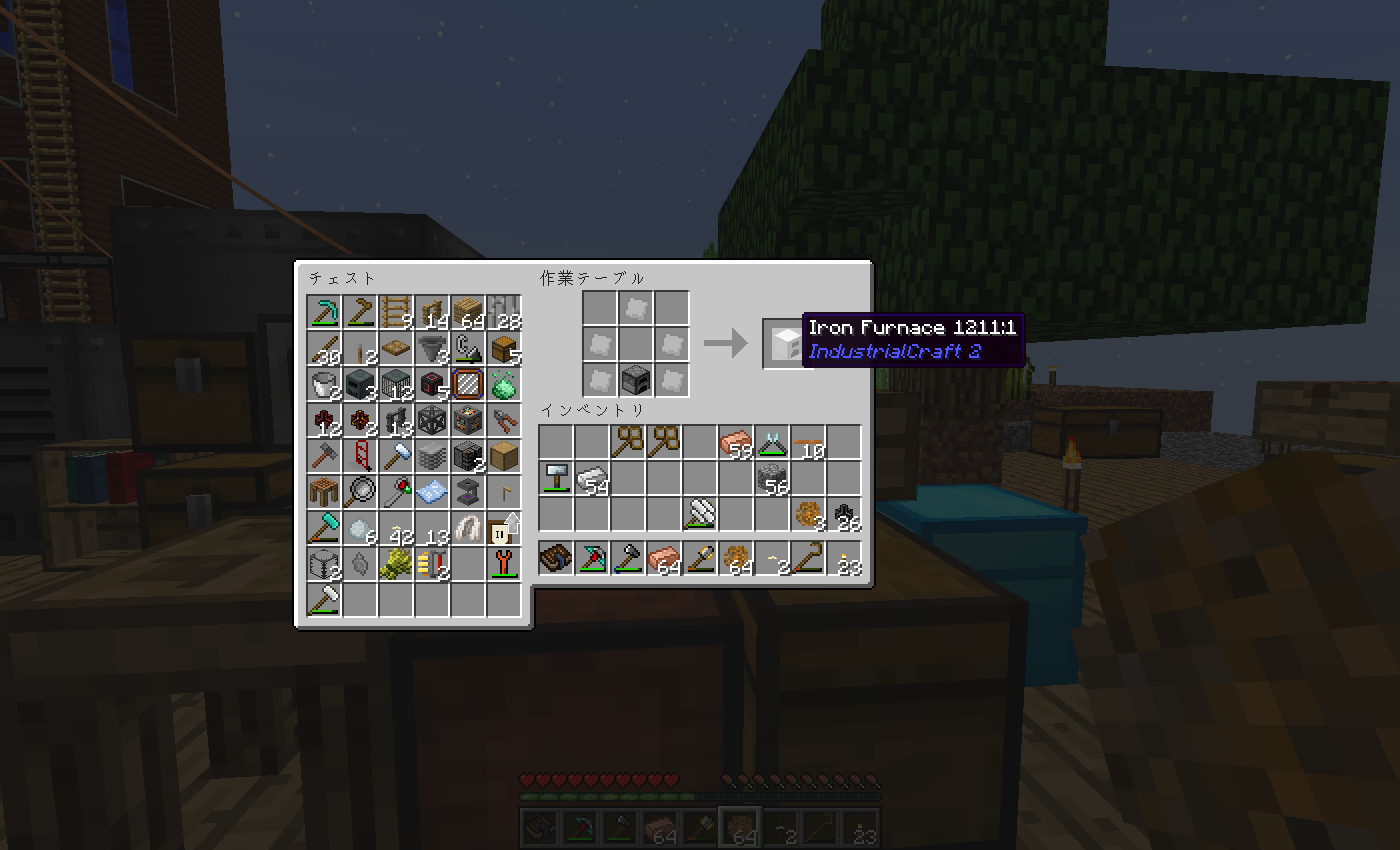Take the wheat bundle from the chest

pyautogui.click(x=397, y=564)
